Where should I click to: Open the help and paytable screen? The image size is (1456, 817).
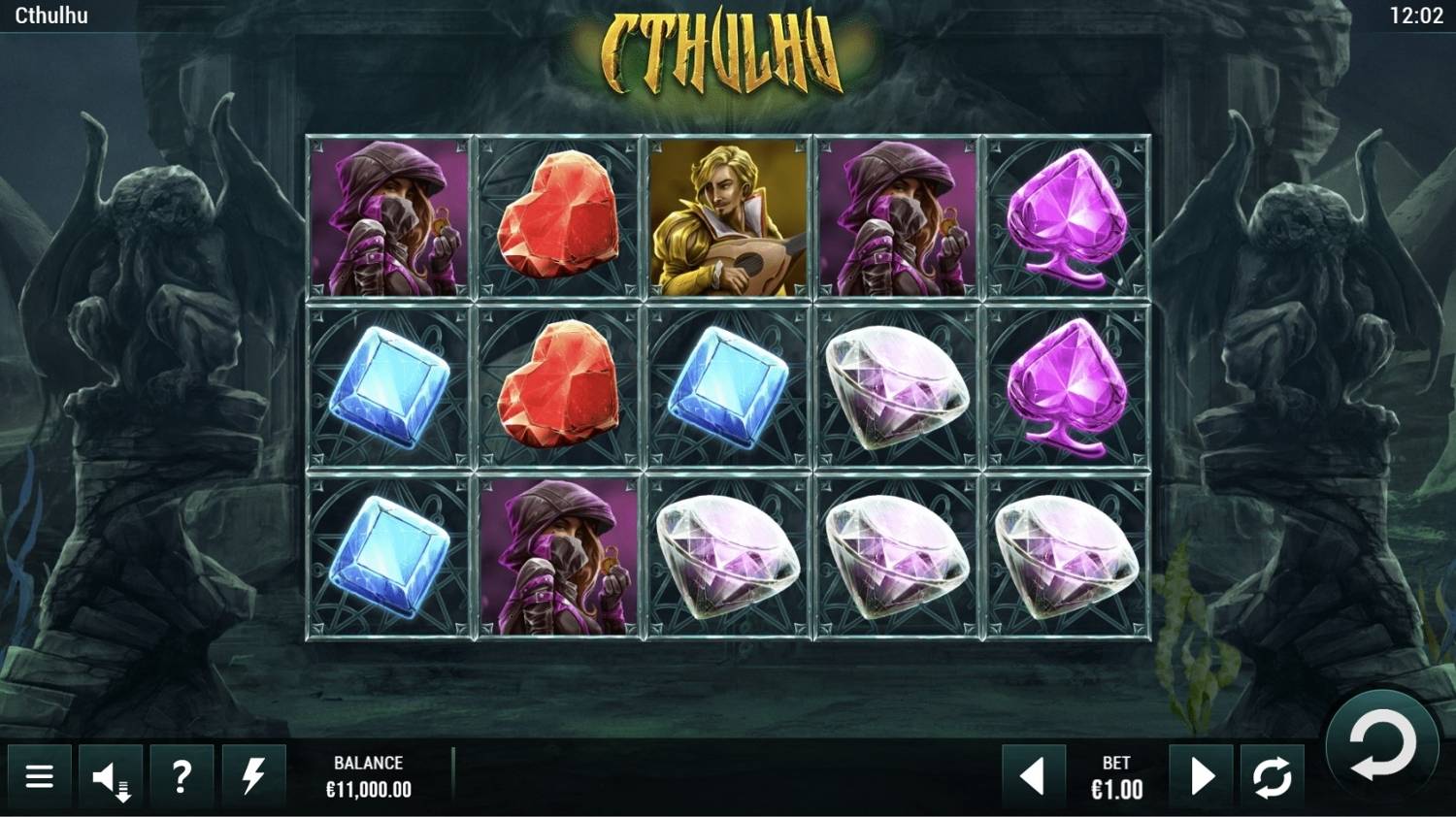[x=182, y=776]
